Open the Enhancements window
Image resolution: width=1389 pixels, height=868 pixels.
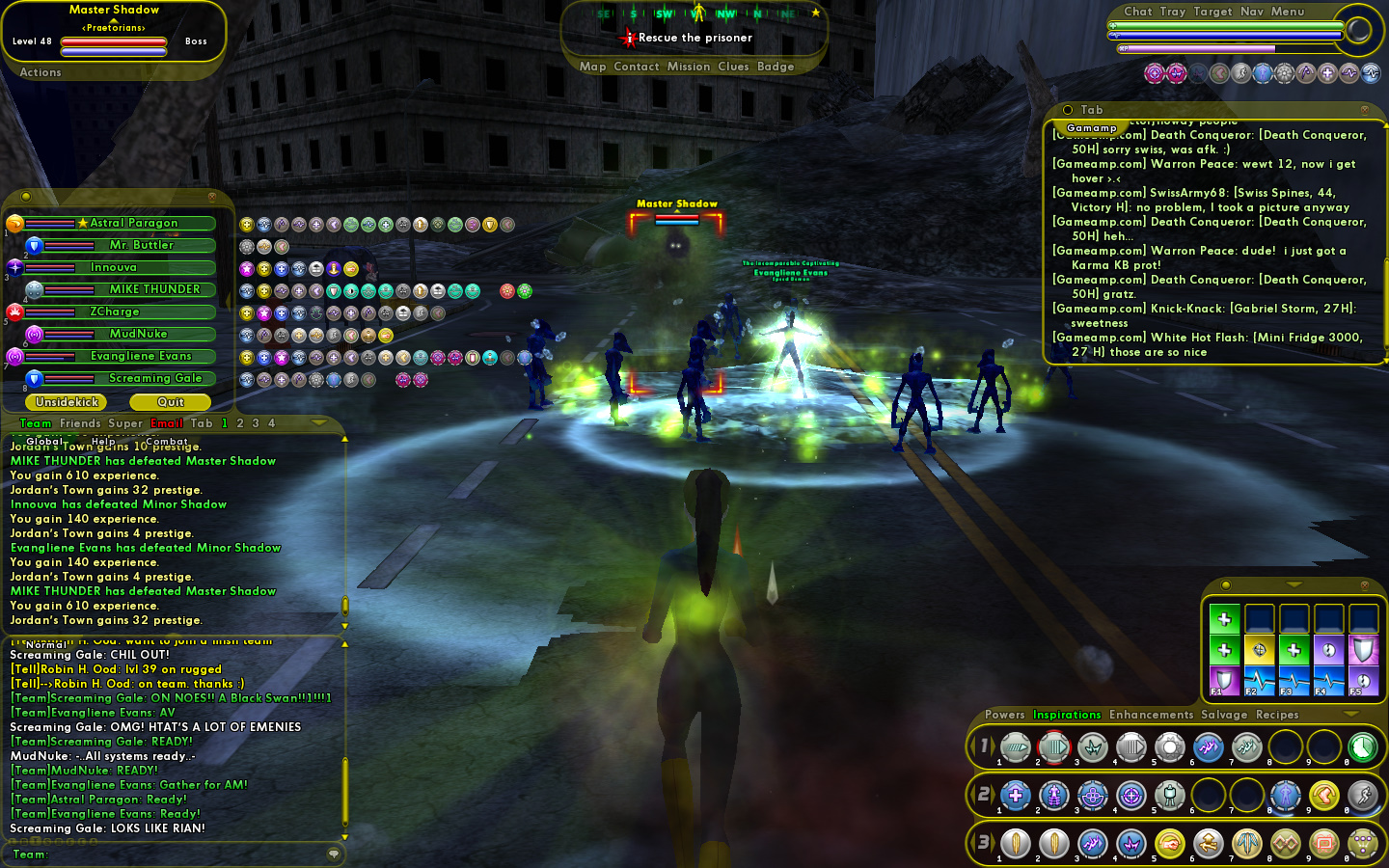point(1151,715)
